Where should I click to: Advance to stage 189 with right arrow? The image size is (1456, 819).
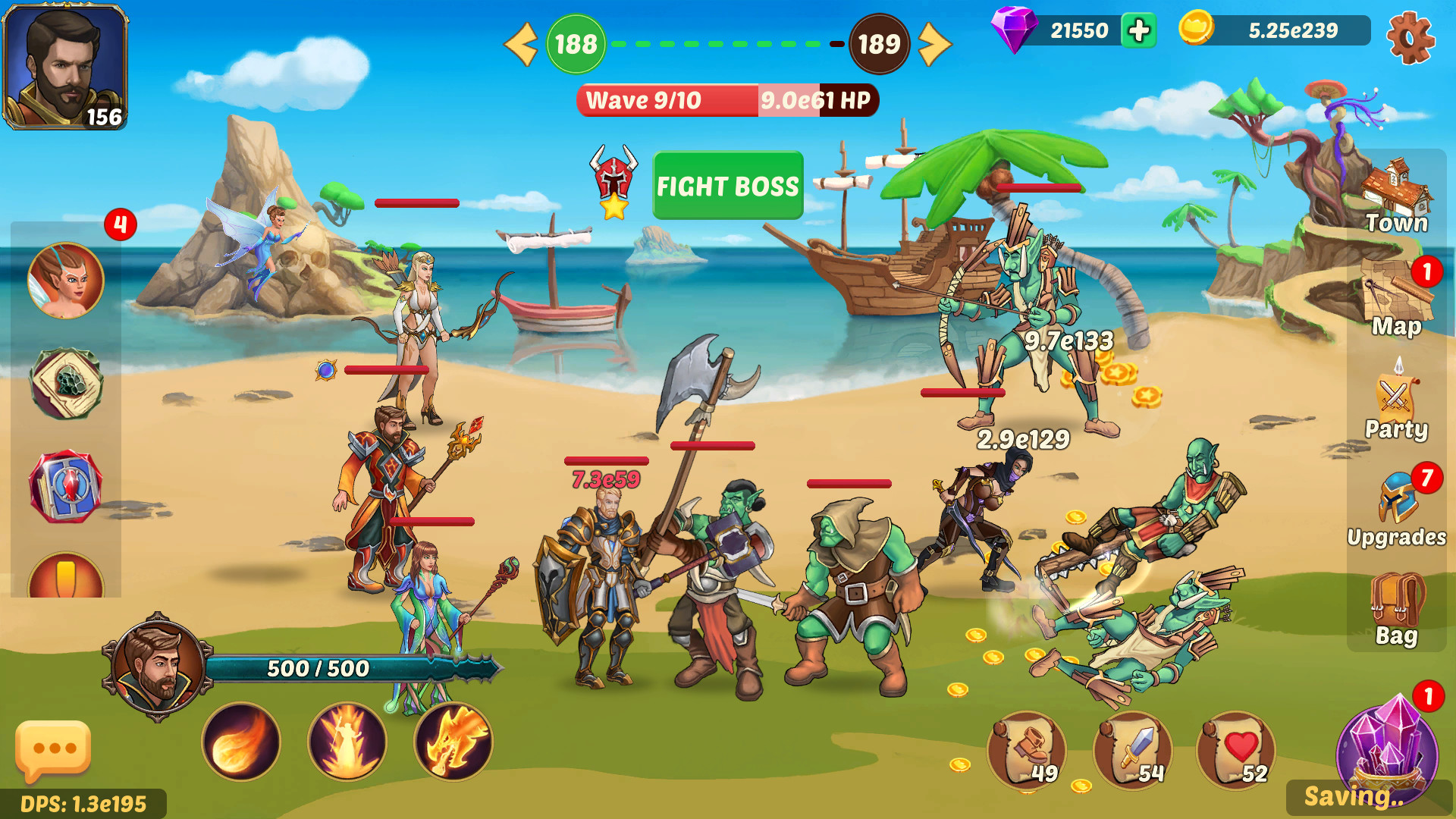[x=934, y=44]
